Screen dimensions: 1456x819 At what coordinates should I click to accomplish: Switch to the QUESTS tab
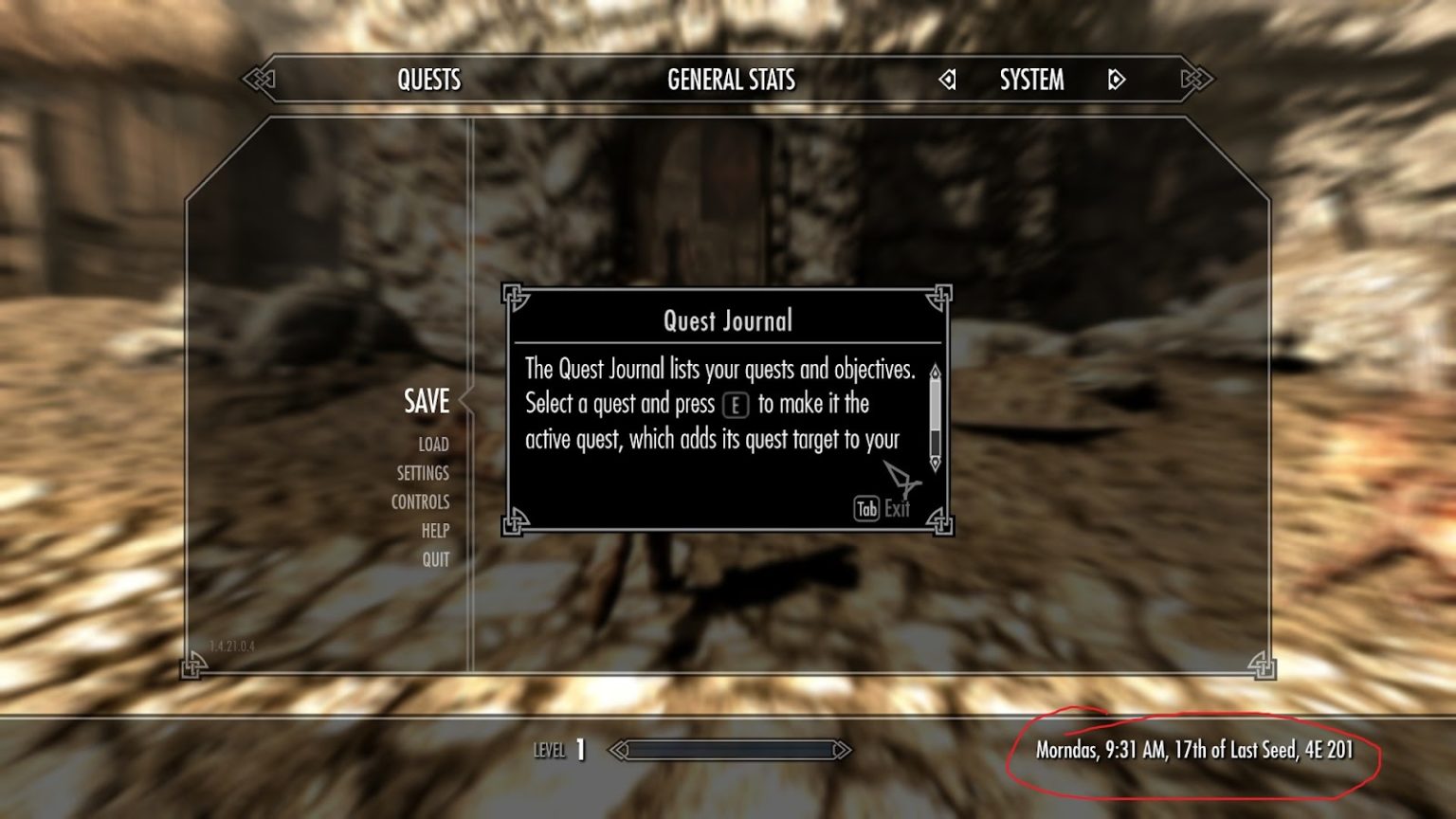point(428,81)
